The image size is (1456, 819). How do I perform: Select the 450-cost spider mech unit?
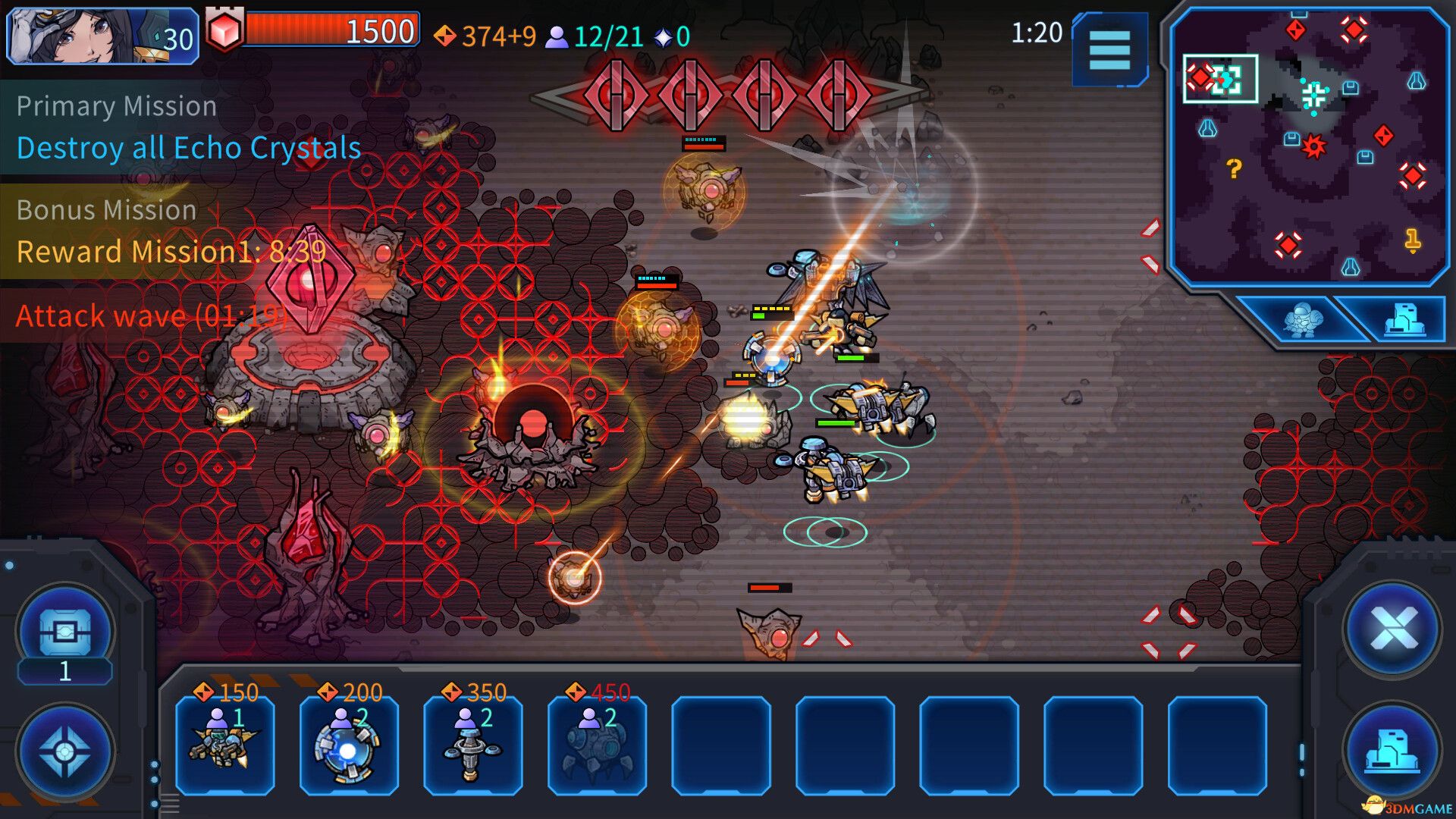click(x=597, y=744)
